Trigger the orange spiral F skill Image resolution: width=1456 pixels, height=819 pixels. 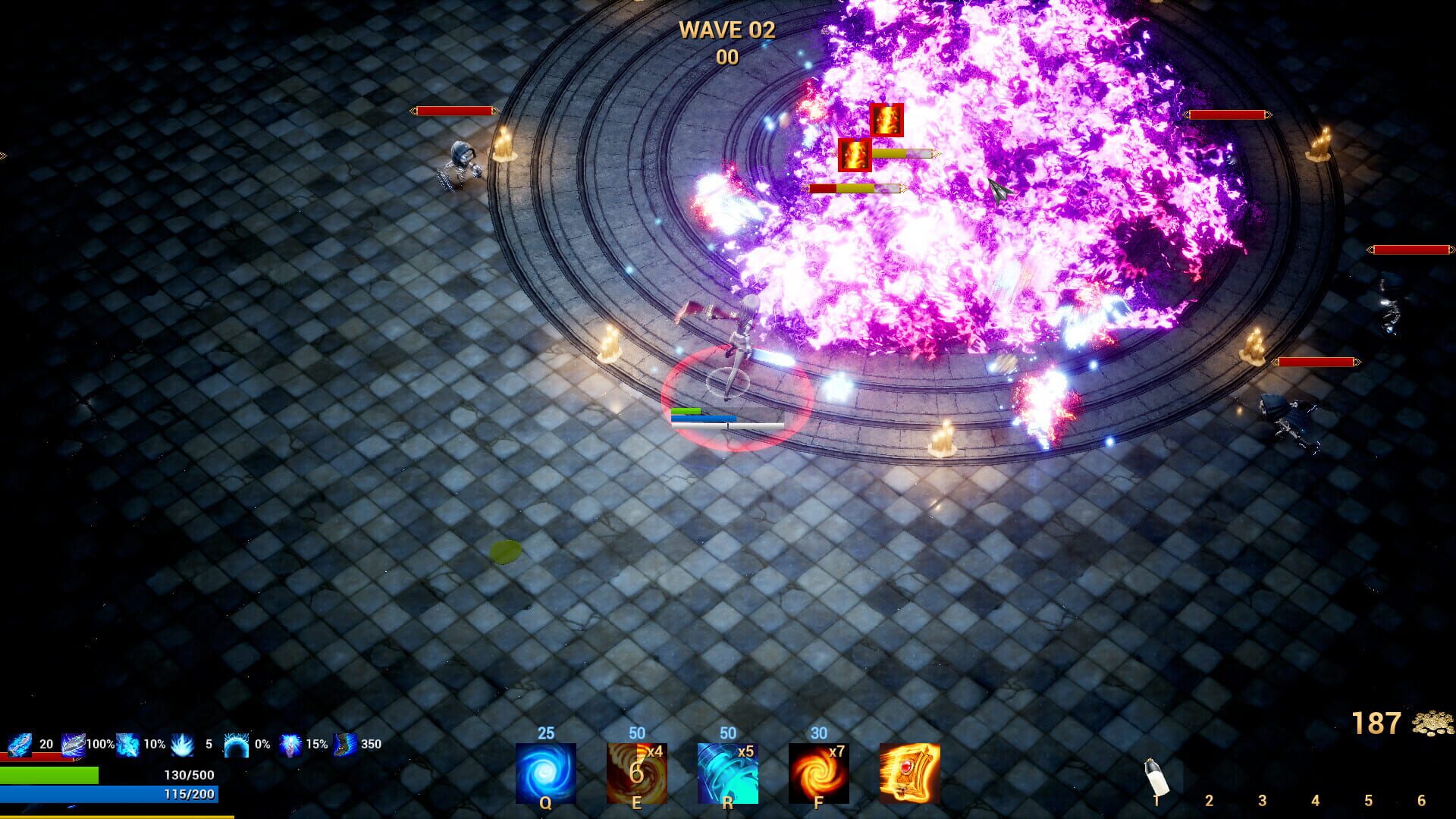click(820, 772)
